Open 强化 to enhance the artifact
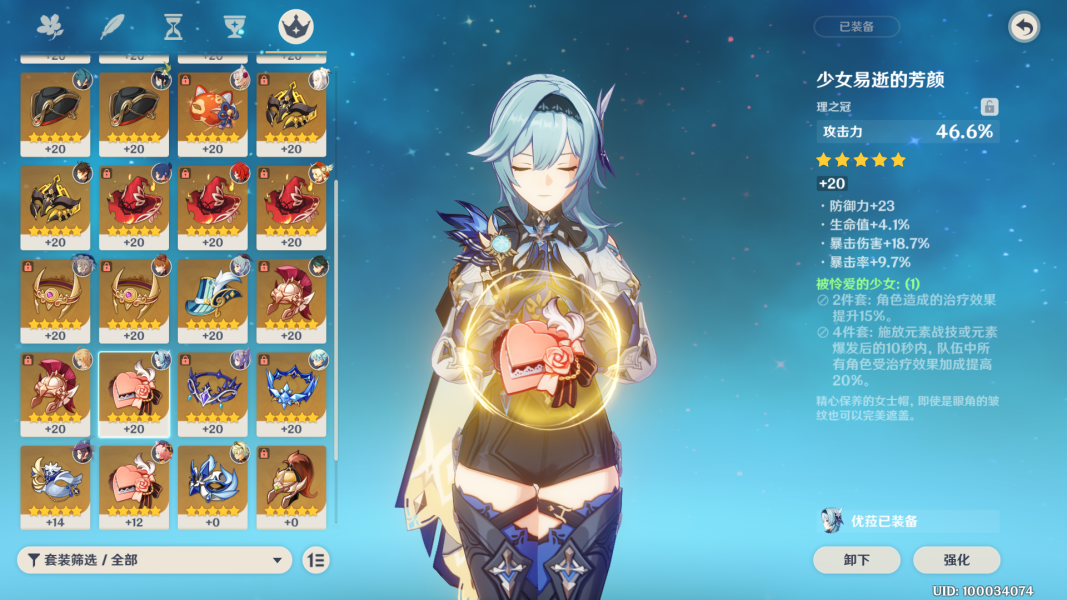The width and height of the screenshot is (1067, 600). tap(956, 560)
